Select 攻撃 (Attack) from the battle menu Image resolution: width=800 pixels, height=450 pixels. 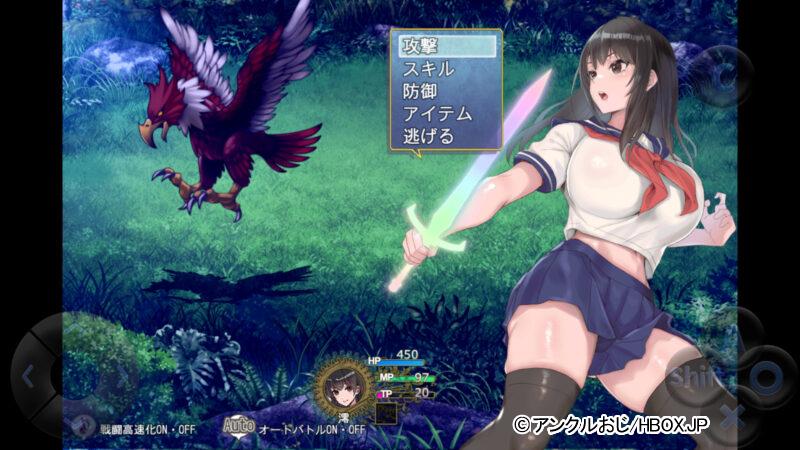pyautogui.click(x=444, y=46)
